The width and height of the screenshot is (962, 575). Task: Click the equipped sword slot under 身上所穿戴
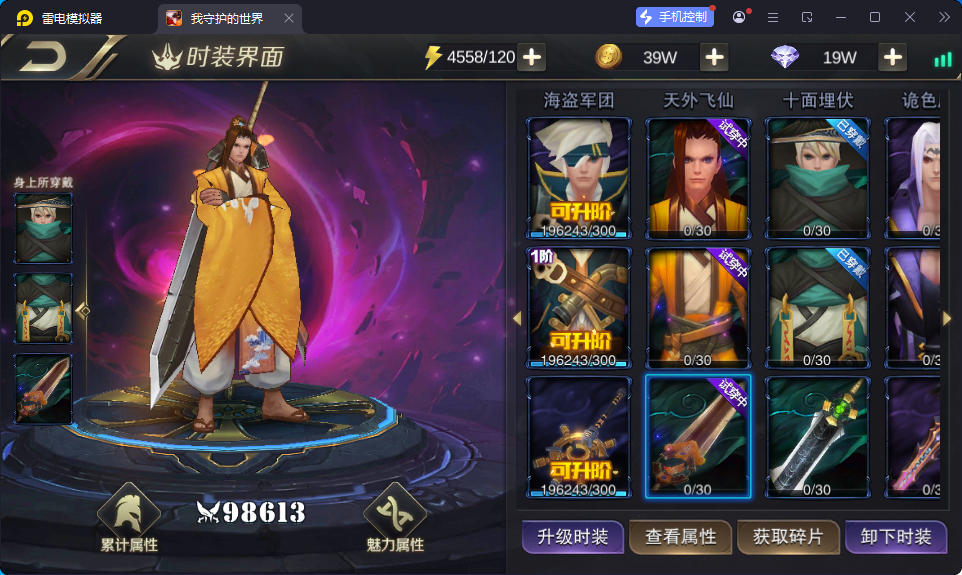[x=43, y=388]
